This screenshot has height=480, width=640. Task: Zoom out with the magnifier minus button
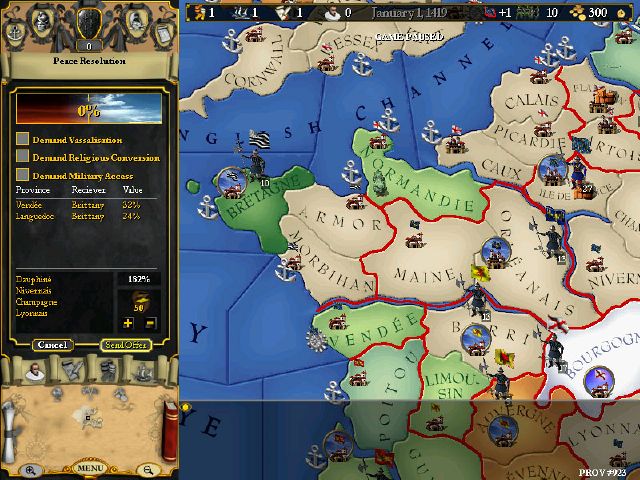[x=147, y=470]
